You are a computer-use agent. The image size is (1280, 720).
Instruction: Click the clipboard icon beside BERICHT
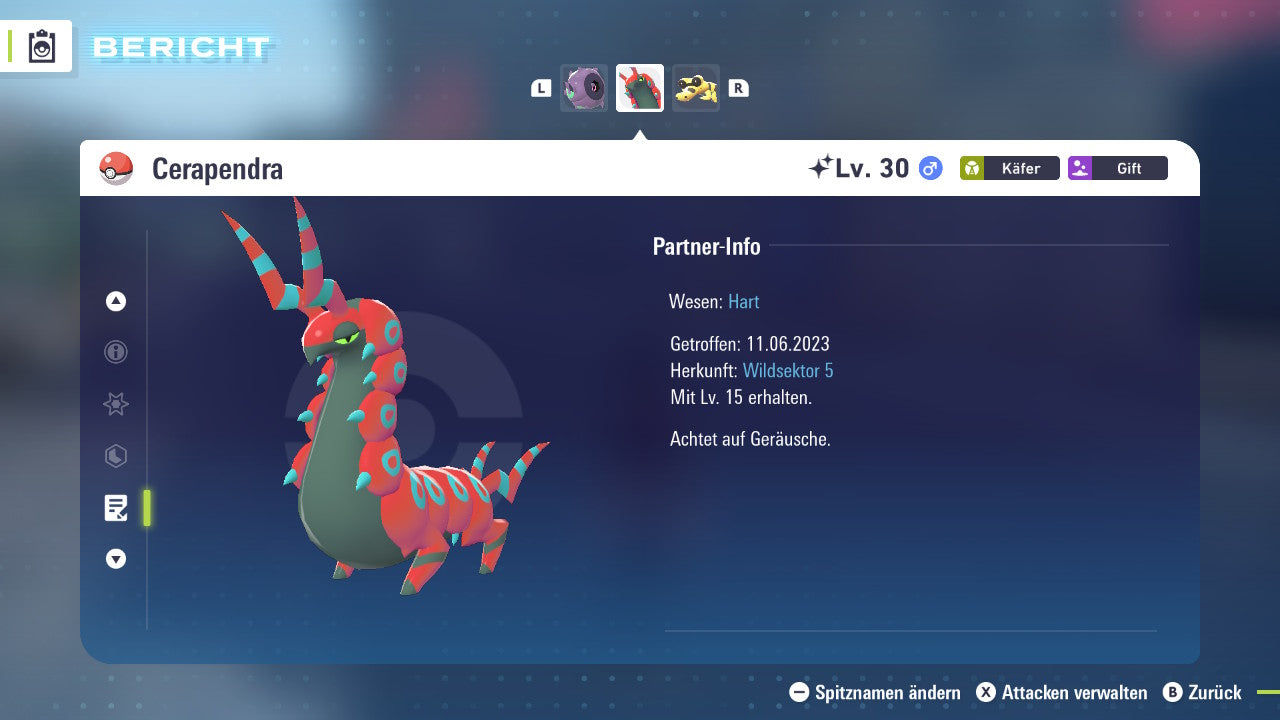[x=41, y=46]
